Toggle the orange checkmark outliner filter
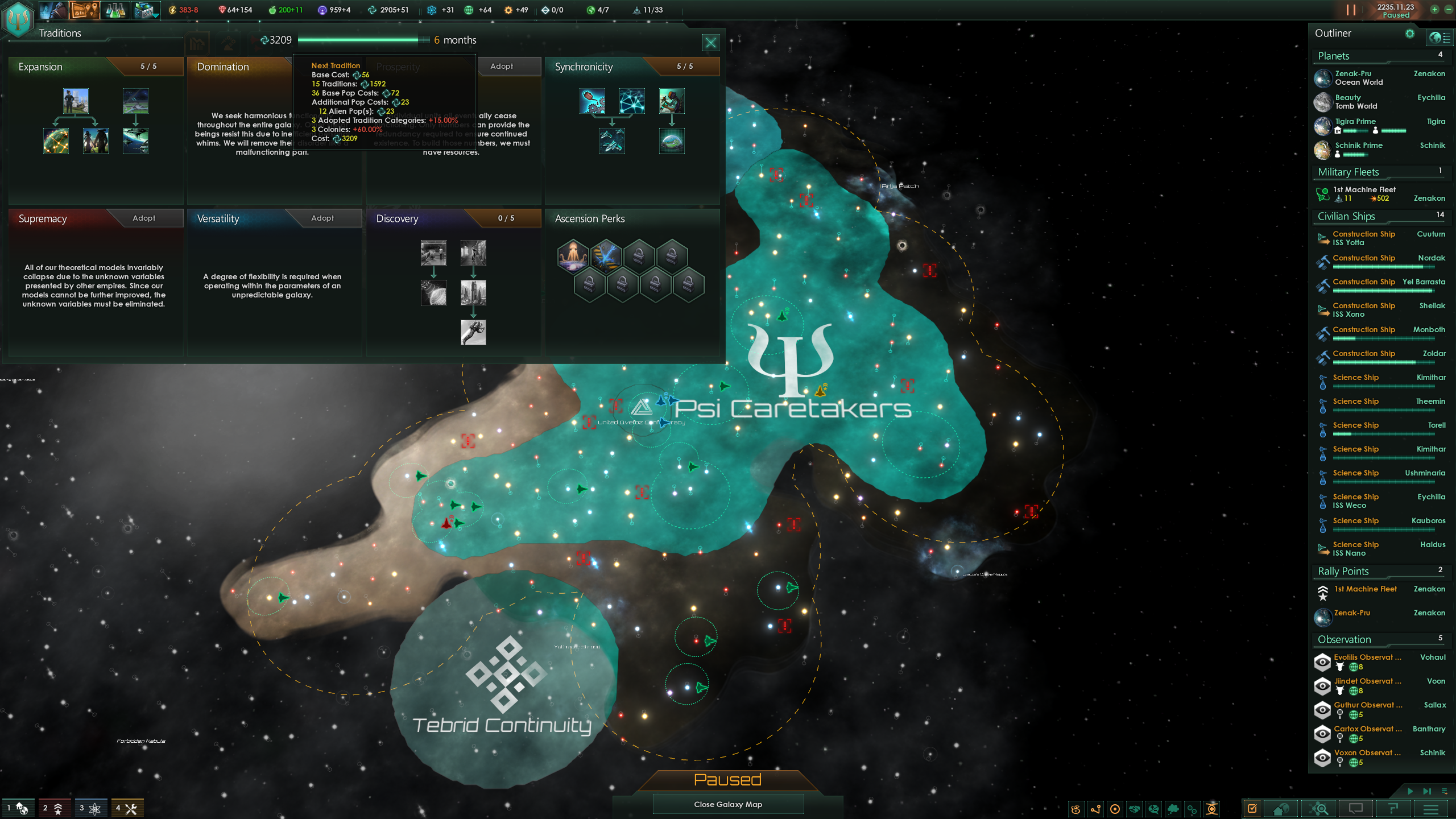The height and width of the screenshot is (819, 1456). [x=1253, y=808]
